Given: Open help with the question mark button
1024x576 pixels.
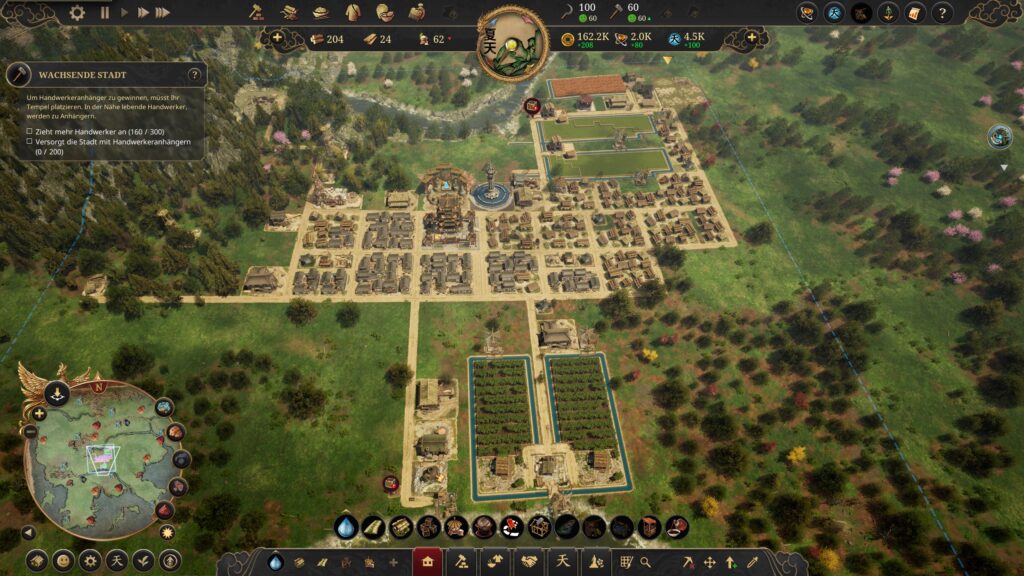Looking at the screenshot, I should click(941, 13).
